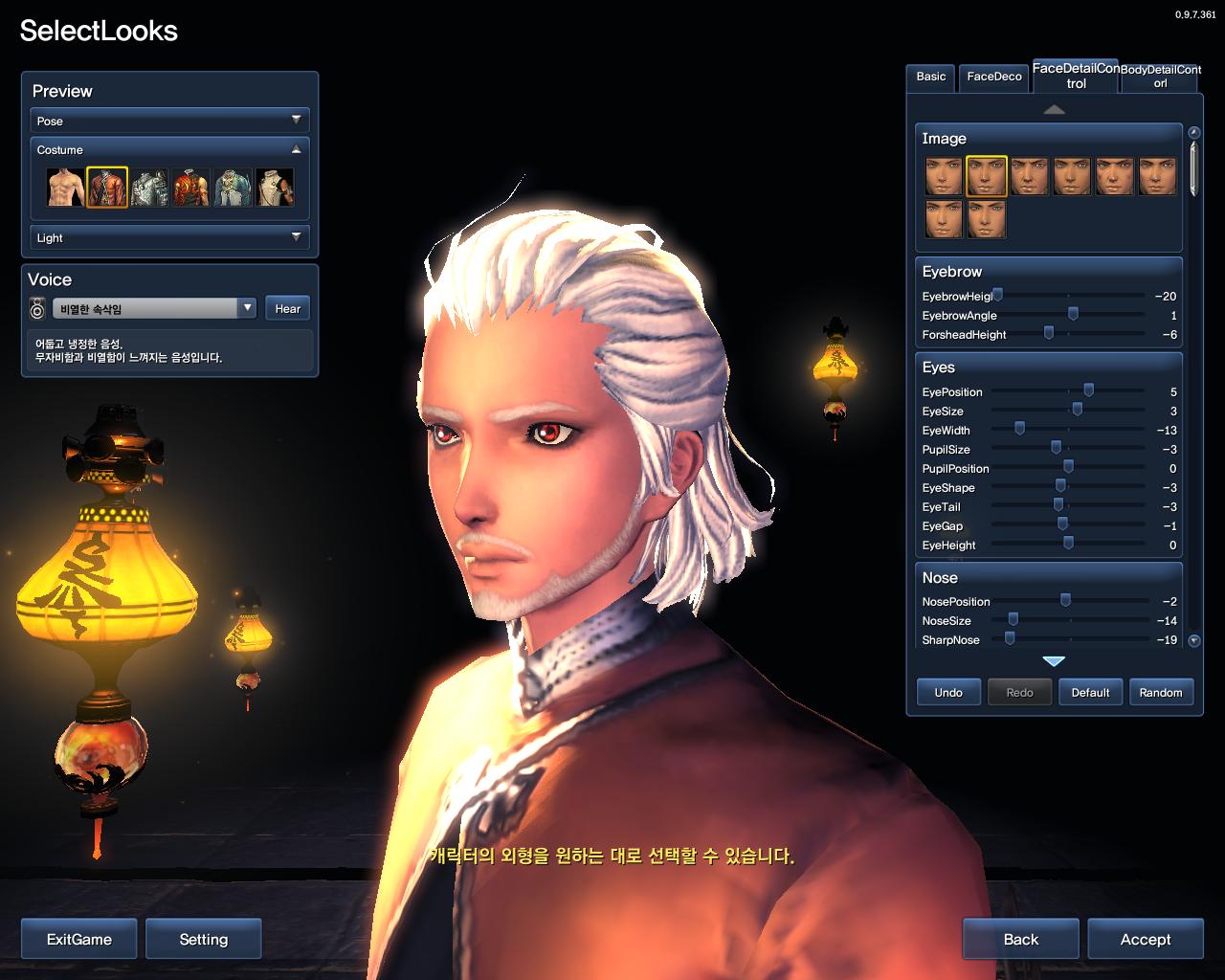Open the FaceDeco tab

994,77
